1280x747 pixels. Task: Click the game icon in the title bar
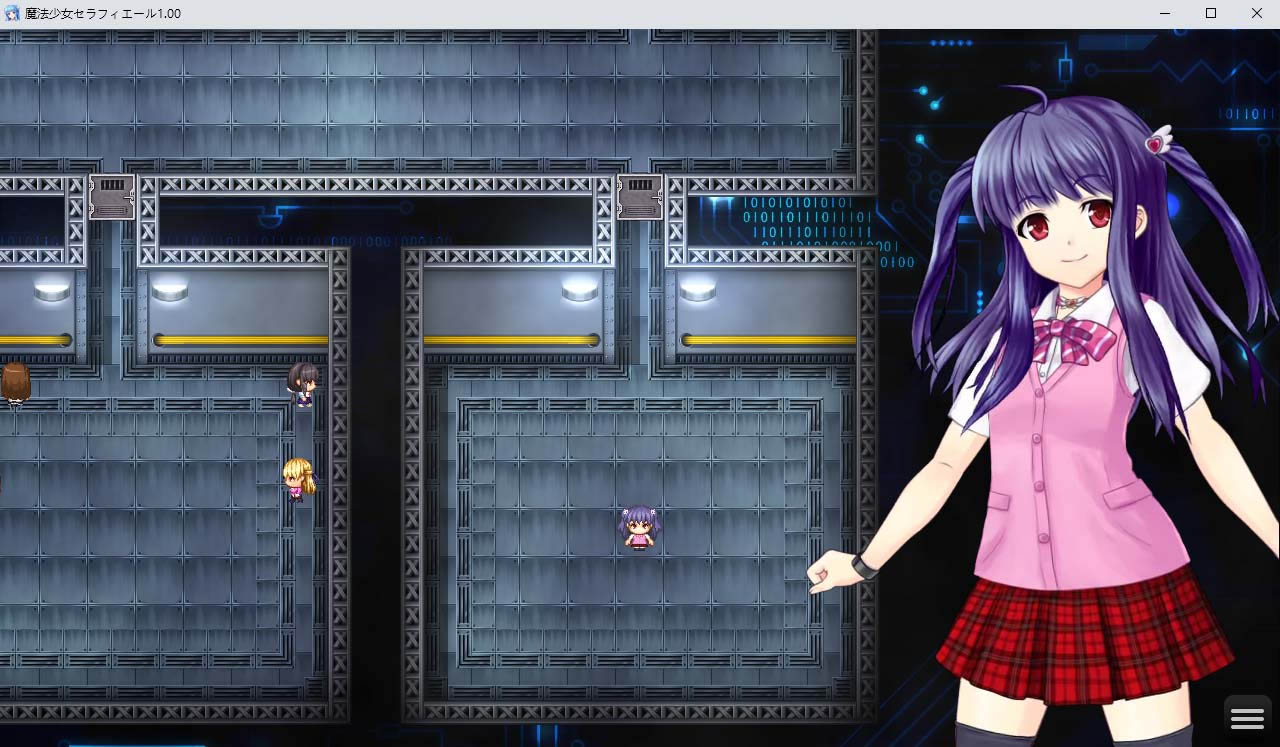tap(13, 13)
